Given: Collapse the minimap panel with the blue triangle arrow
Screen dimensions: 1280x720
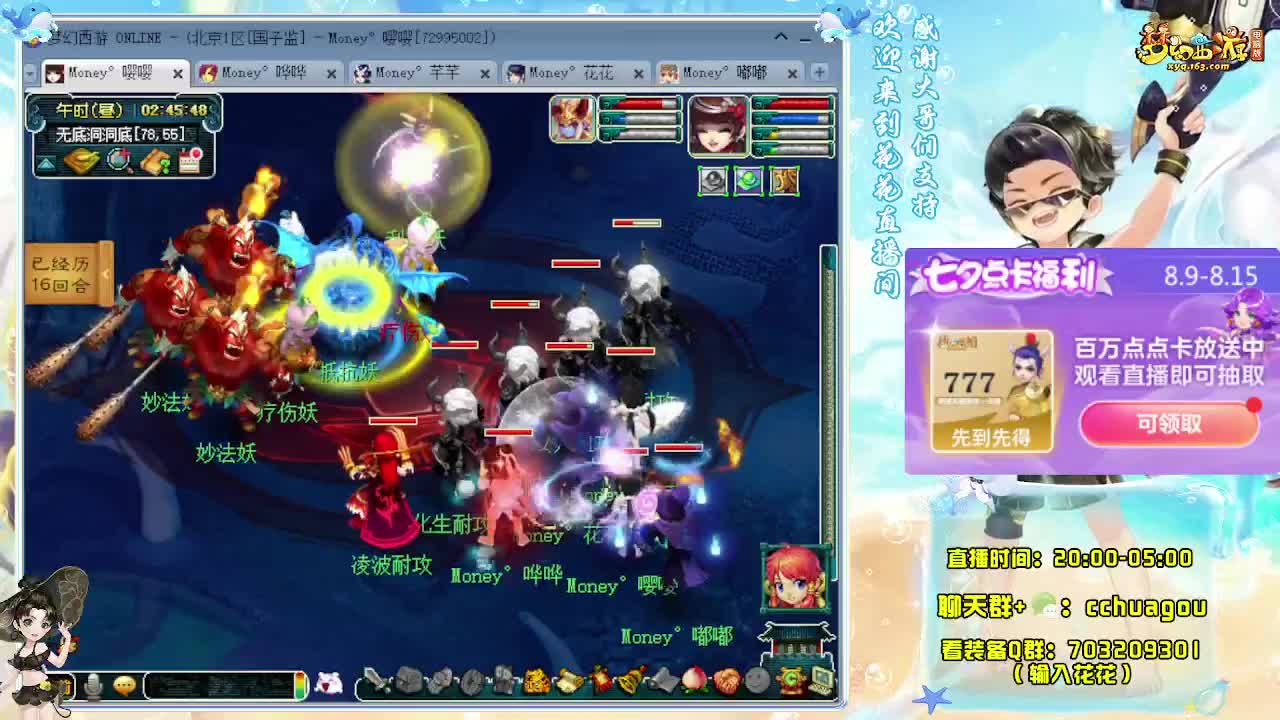Looking at the screenshot, I should point(46,161).
